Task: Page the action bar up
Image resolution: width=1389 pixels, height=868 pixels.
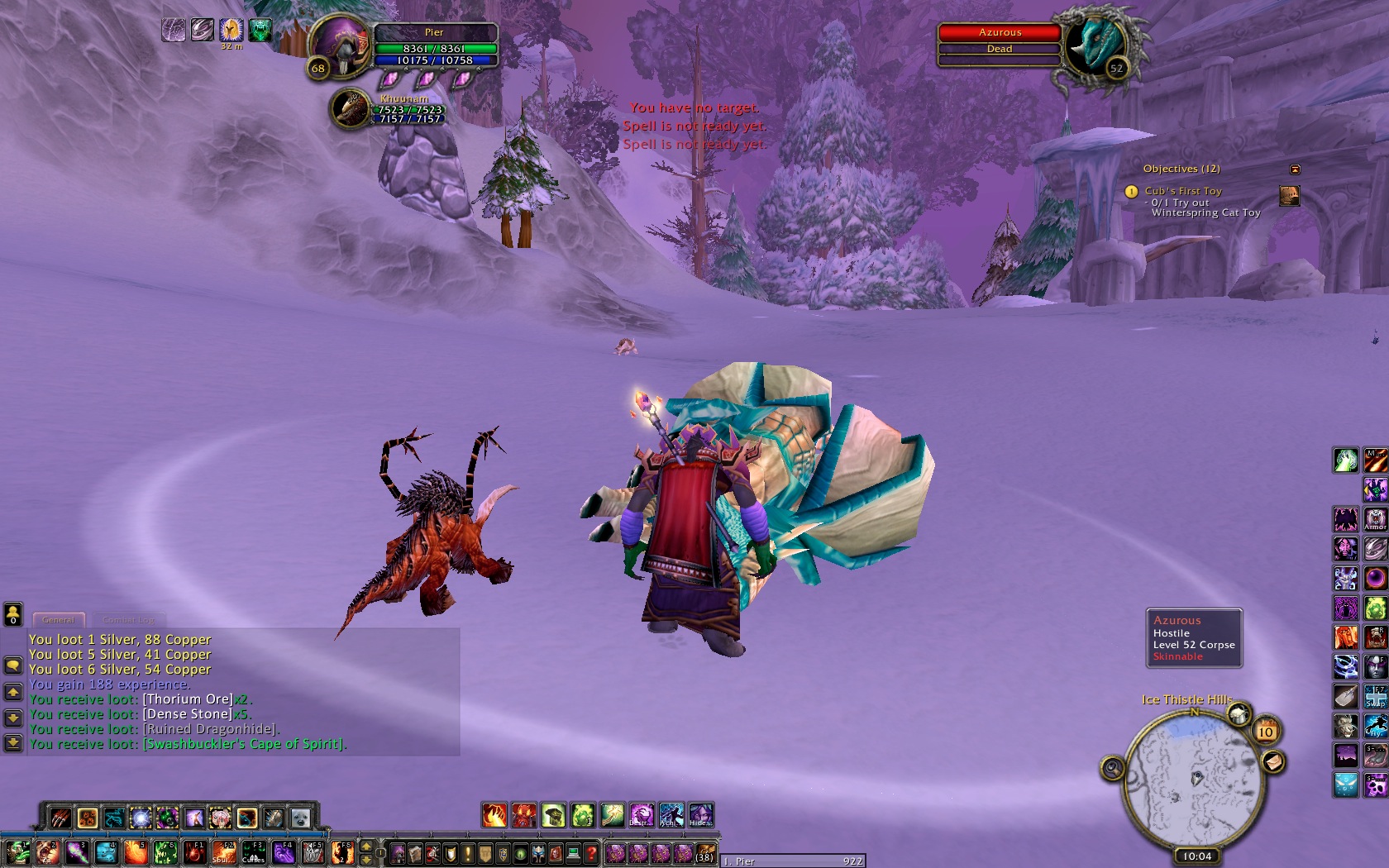Action: pyautogui.click(x=366, y=847)
